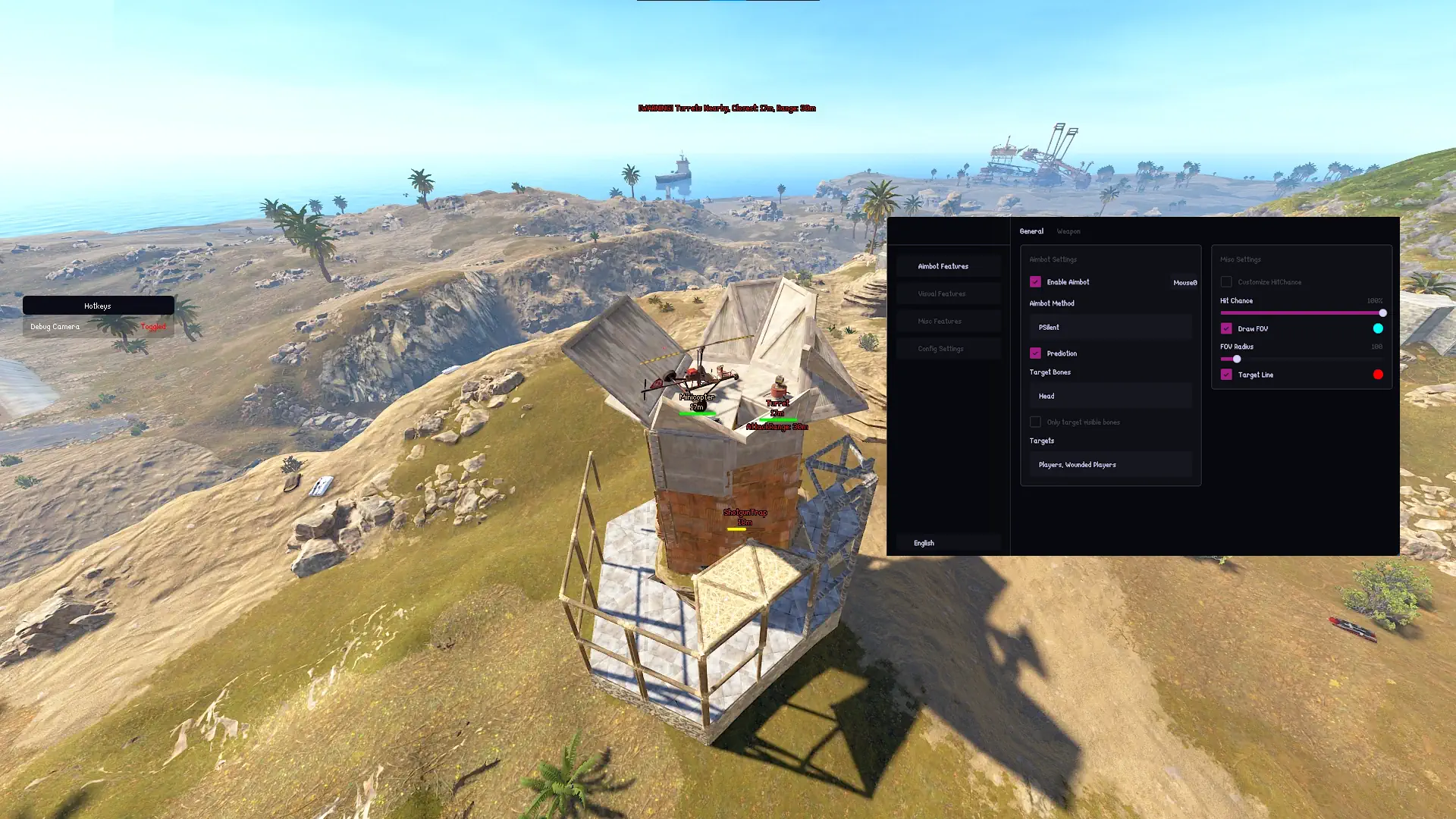
Task: Expand the Targets selection dropdown
Action: [x=1109, y=464]
